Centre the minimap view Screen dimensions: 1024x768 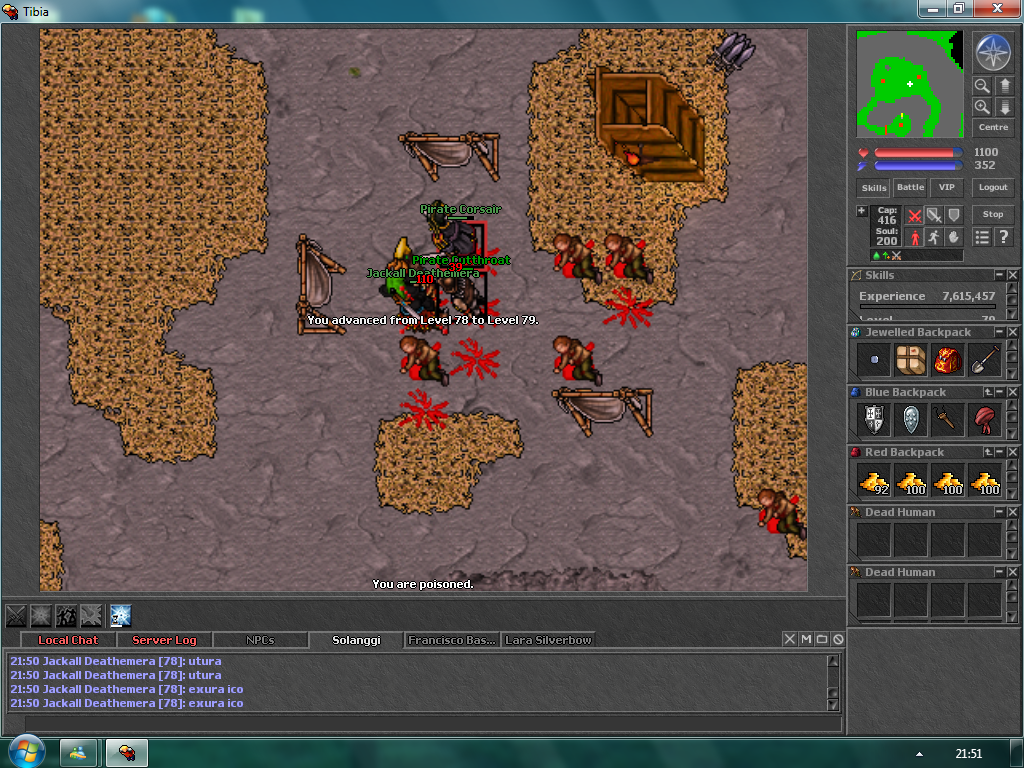[x=993, y=127]
